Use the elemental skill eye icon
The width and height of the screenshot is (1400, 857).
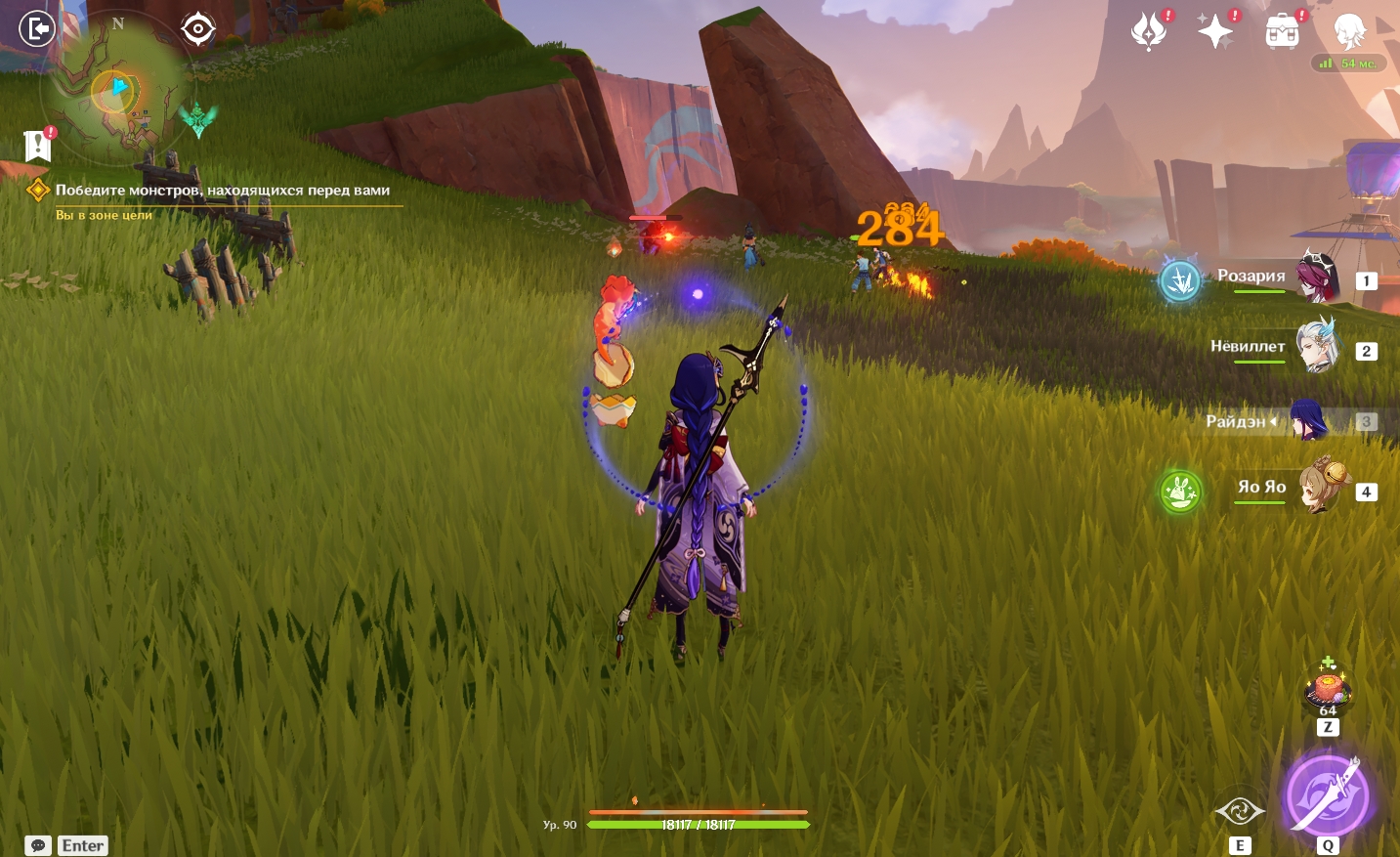point(1239,811)
